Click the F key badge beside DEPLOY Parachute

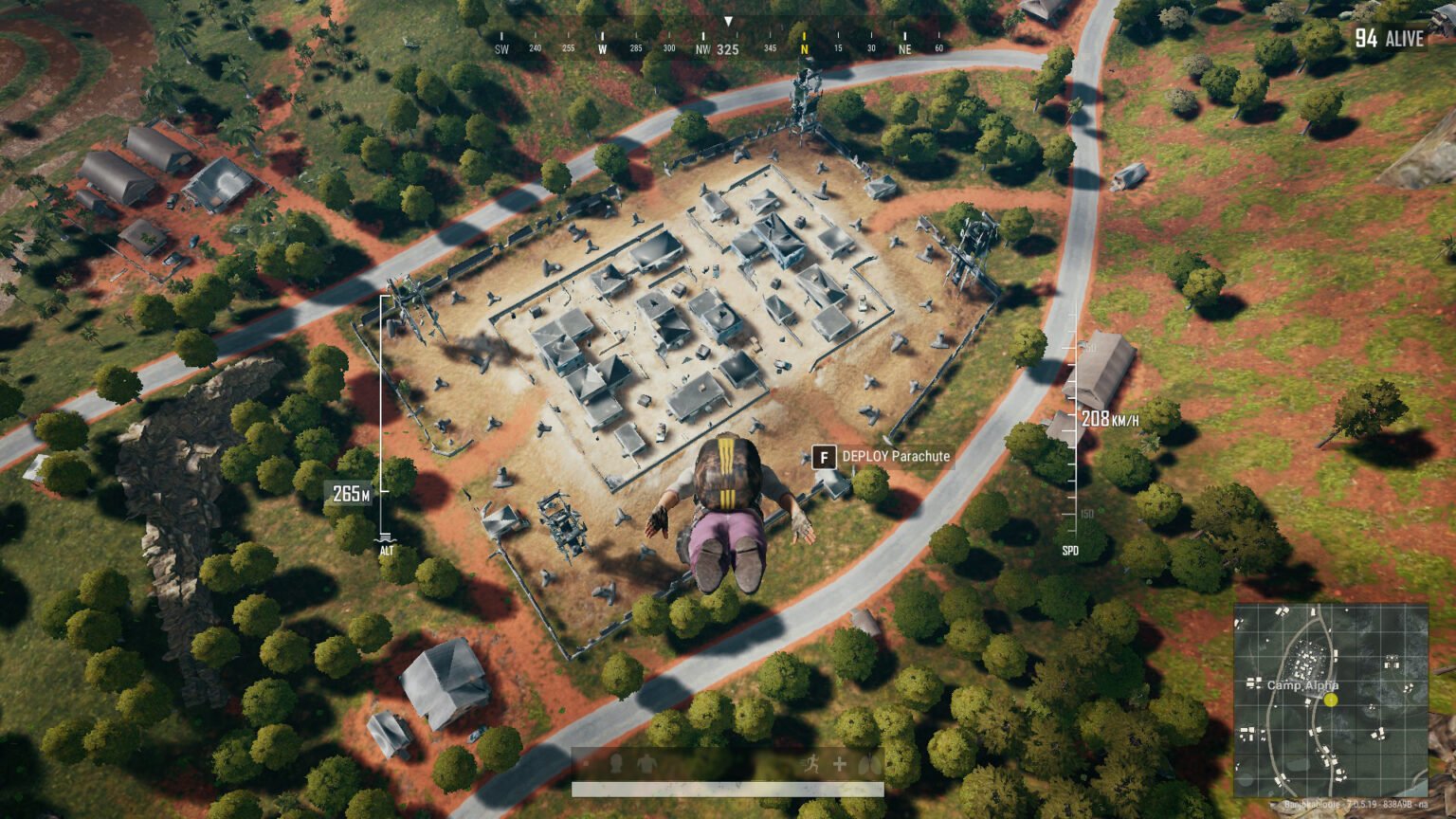pos(823,456)
